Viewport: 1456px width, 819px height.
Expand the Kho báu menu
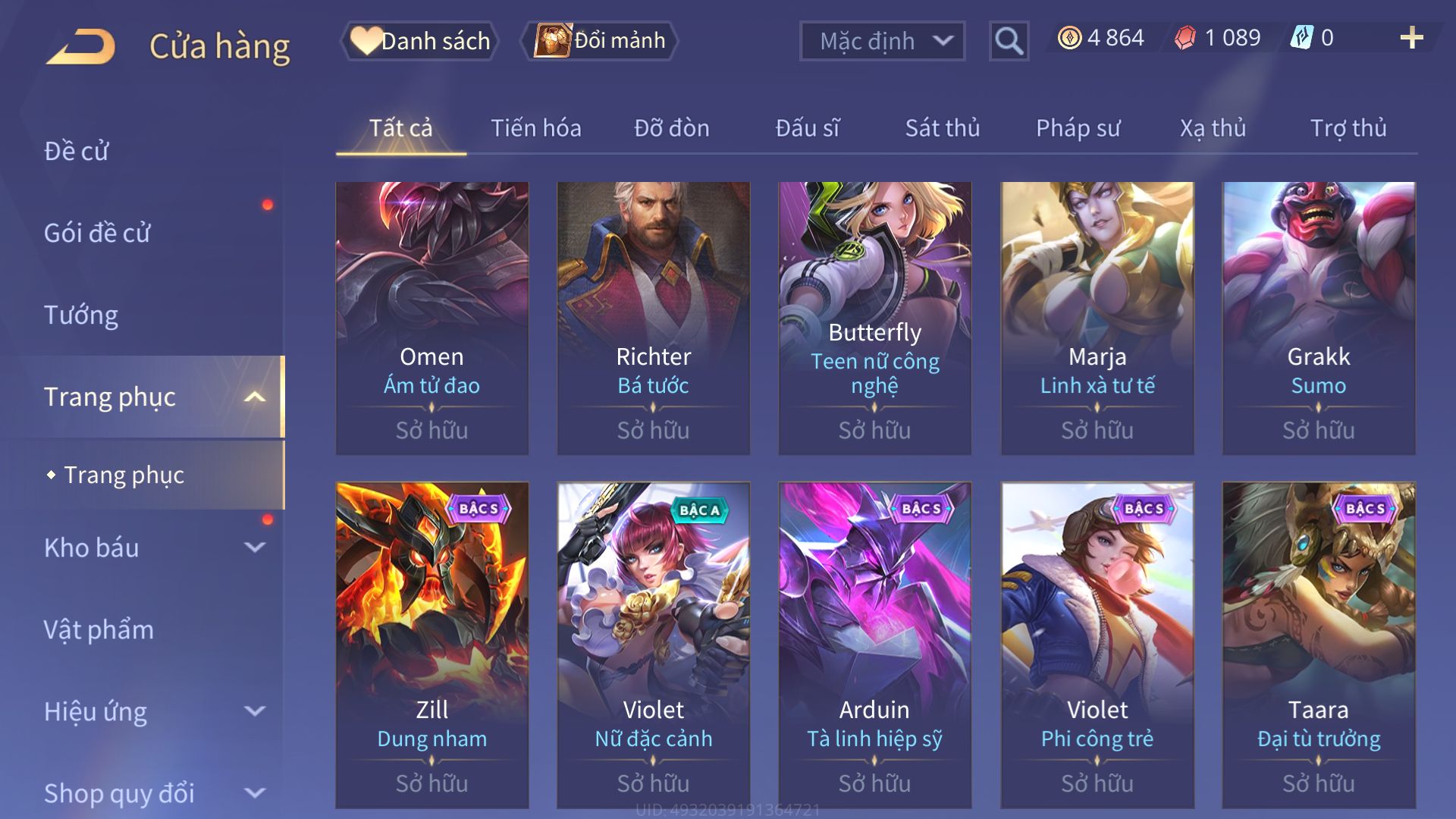(x=152, y=548)
